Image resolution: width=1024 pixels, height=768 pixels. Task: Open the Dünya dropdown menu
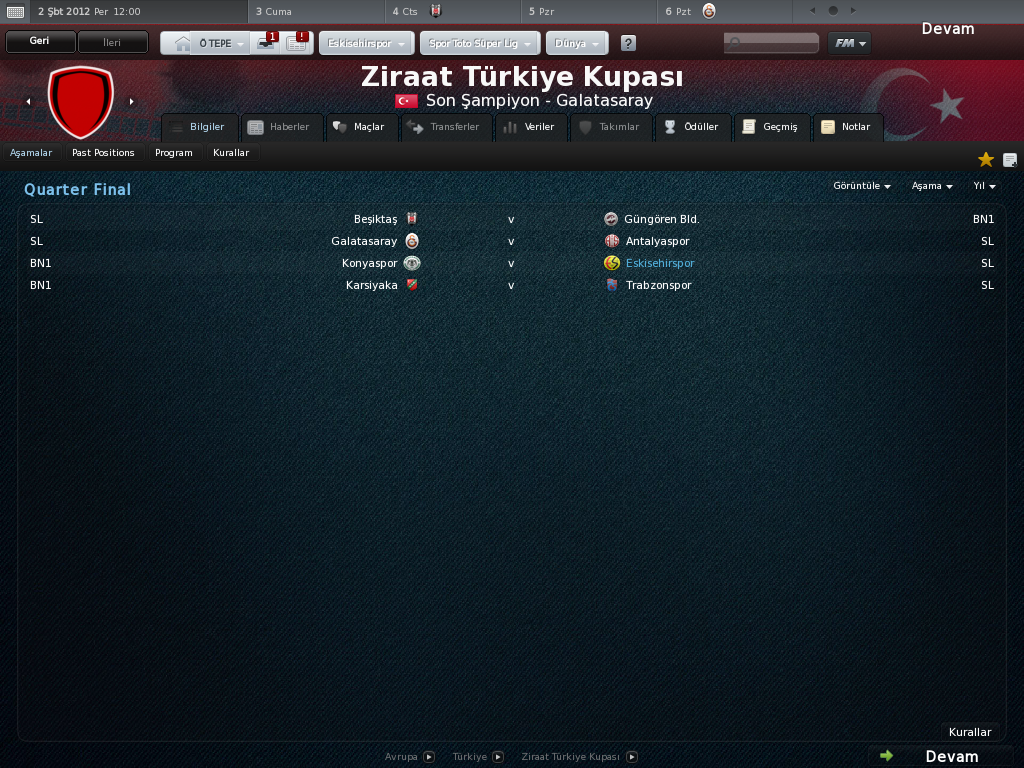(576, 44)
